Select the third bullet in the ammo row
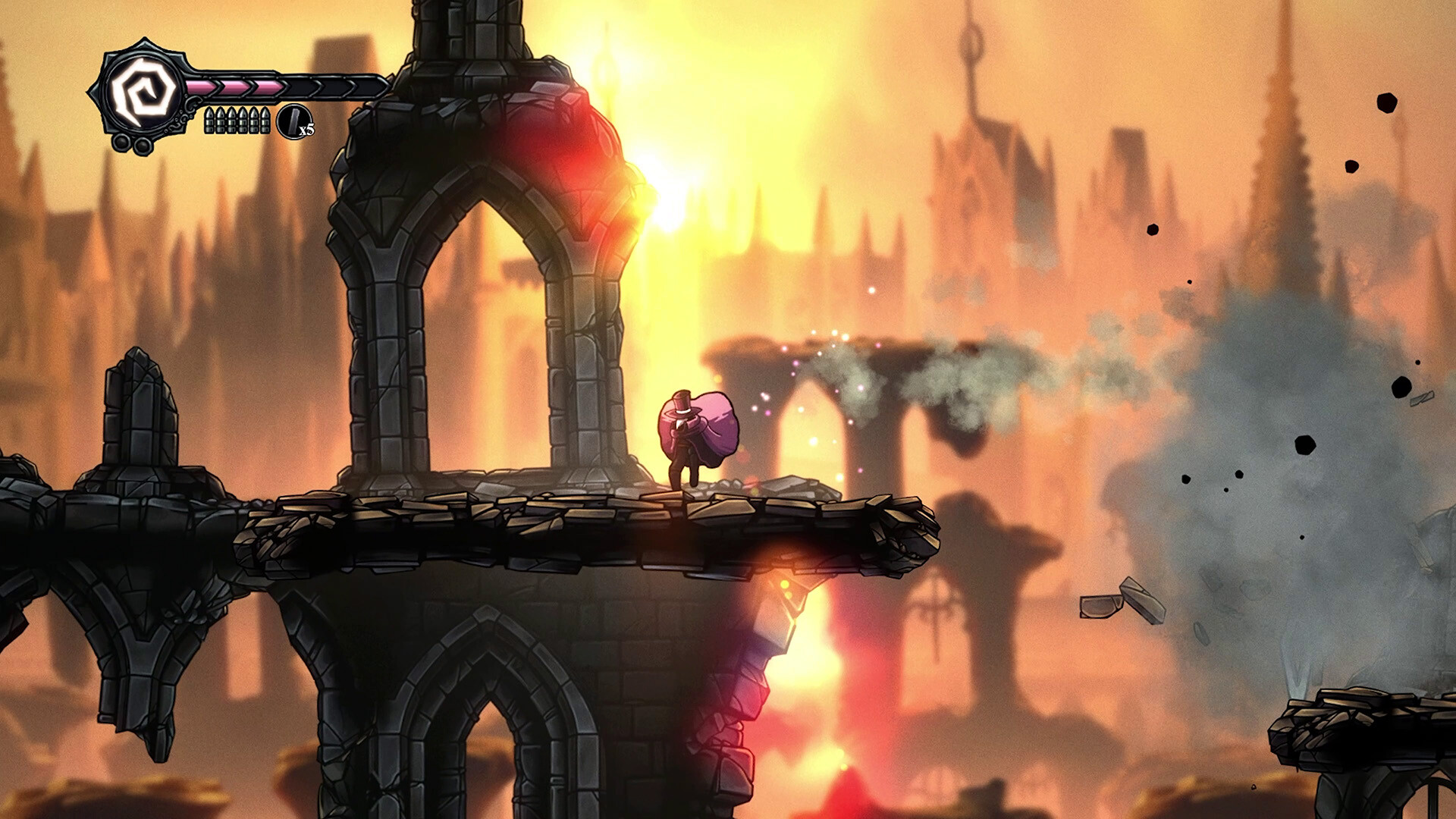The height and width of the screenshot is (819, 1456). point(233,121)
